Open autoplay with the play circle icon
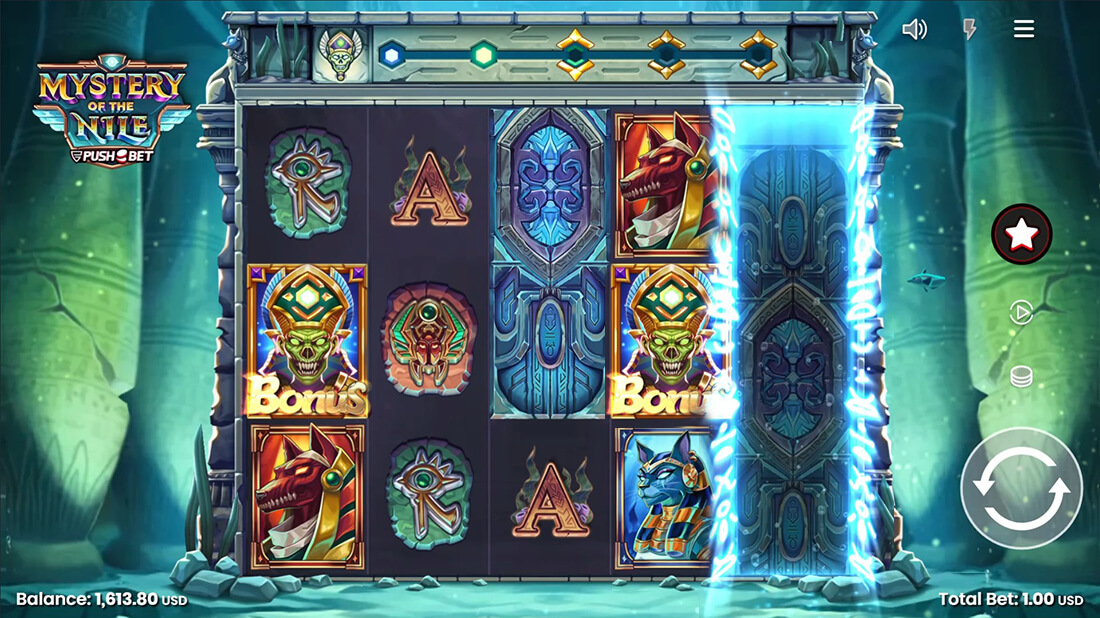1100x618 pixels. tap(1021, 313)
